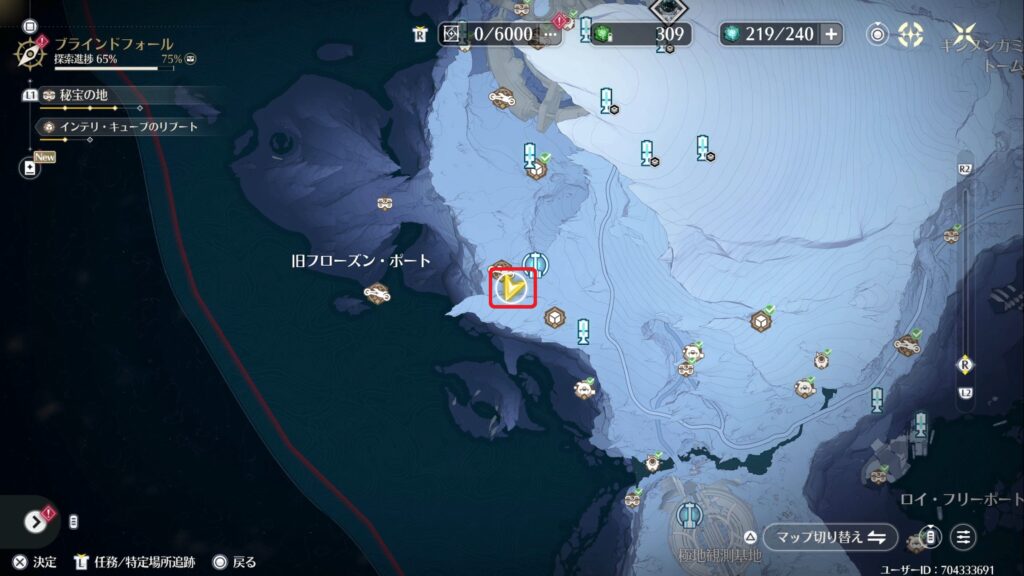Image resolution: width=1024 pixels, height=576 pixels.
Task: Open the map filter settings icon
Action: [x=963, y=536]
